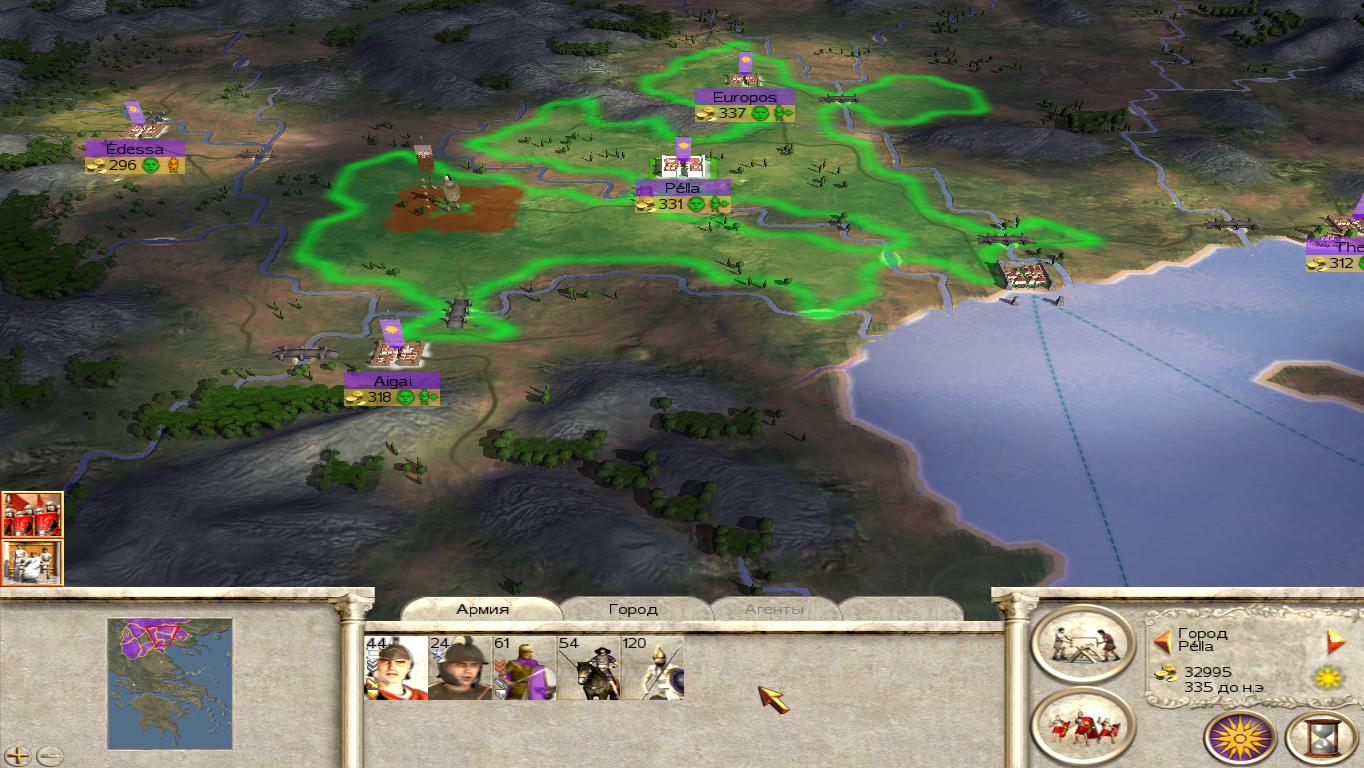This screenshot has width=1364, height=768.
Task: Switch to the Армия tab
Action: tap(482, 609)
